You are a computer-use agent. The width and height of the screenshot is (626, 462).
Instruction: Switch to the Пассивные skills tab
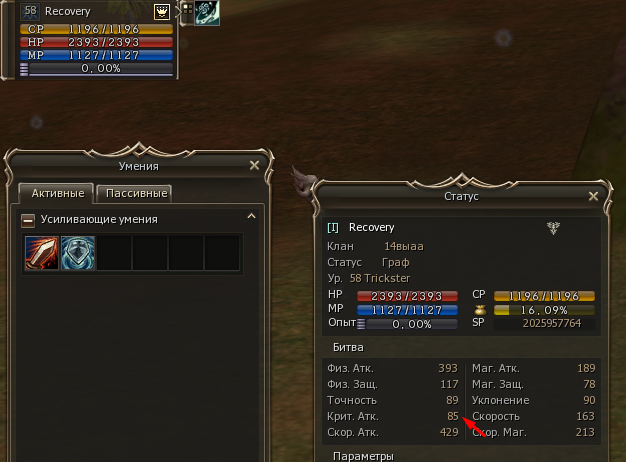(x=134, y=193)
